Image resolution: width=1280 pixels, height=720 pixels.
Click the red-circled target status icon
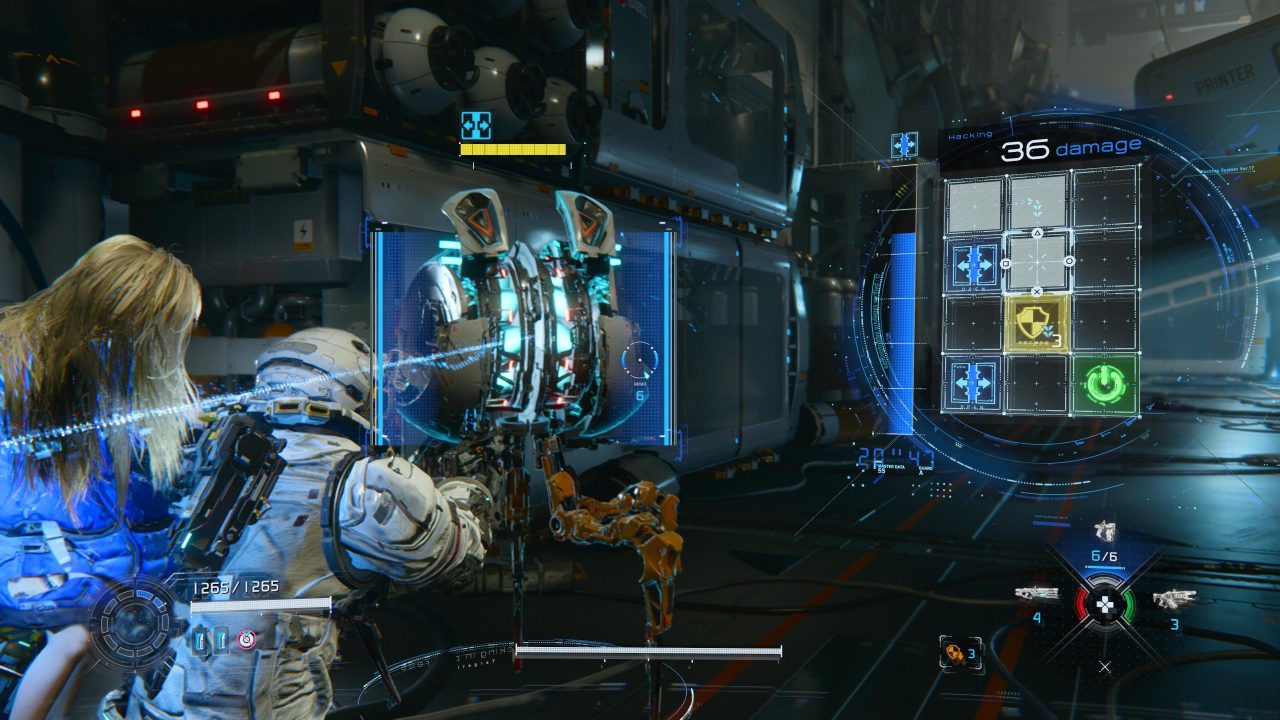click(245, 640)
